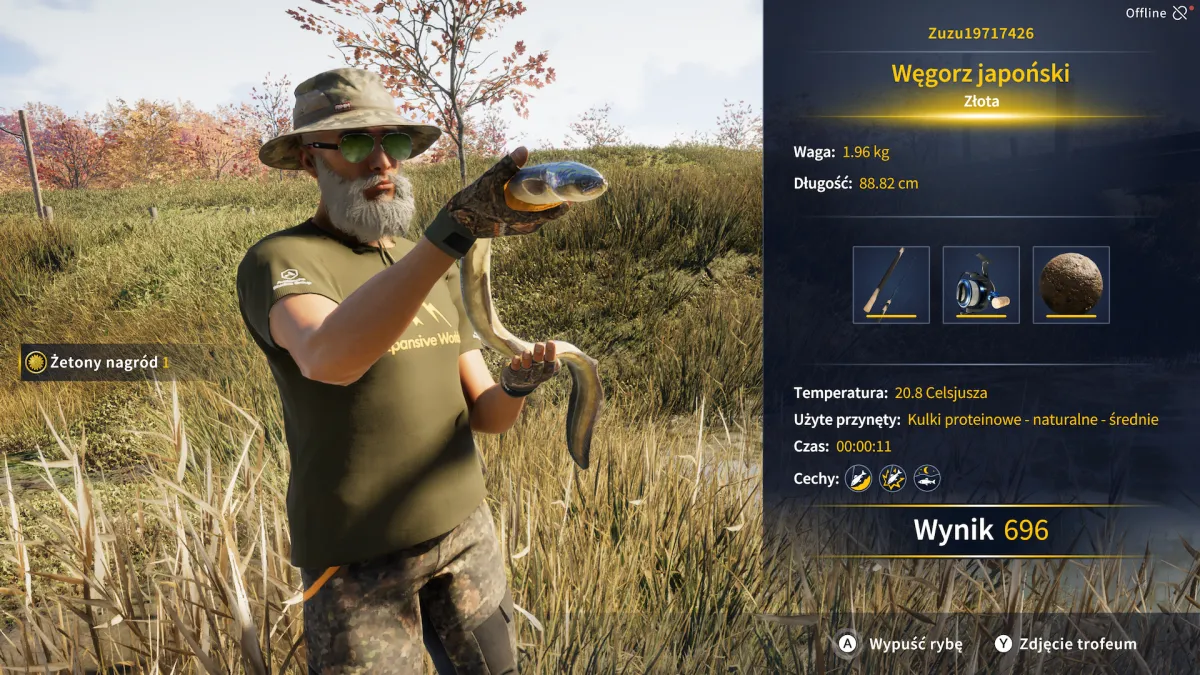Screen dimensions: 1200x675
Task: Select the round boilie bait slot
Action: [x=1071, y=285]
